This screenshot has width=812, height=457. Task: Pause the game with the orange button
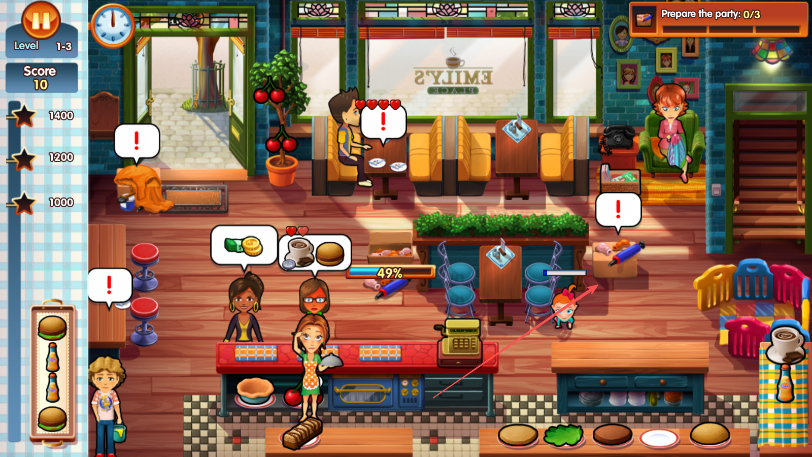[41, 20]
